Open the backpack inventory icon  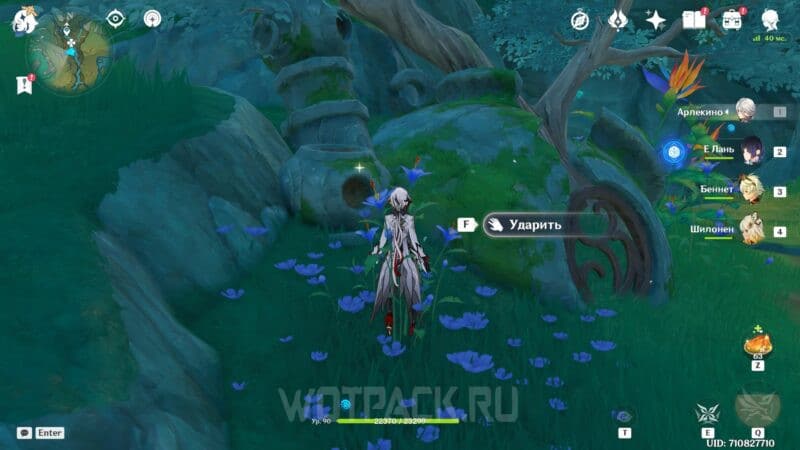point(732,20)
